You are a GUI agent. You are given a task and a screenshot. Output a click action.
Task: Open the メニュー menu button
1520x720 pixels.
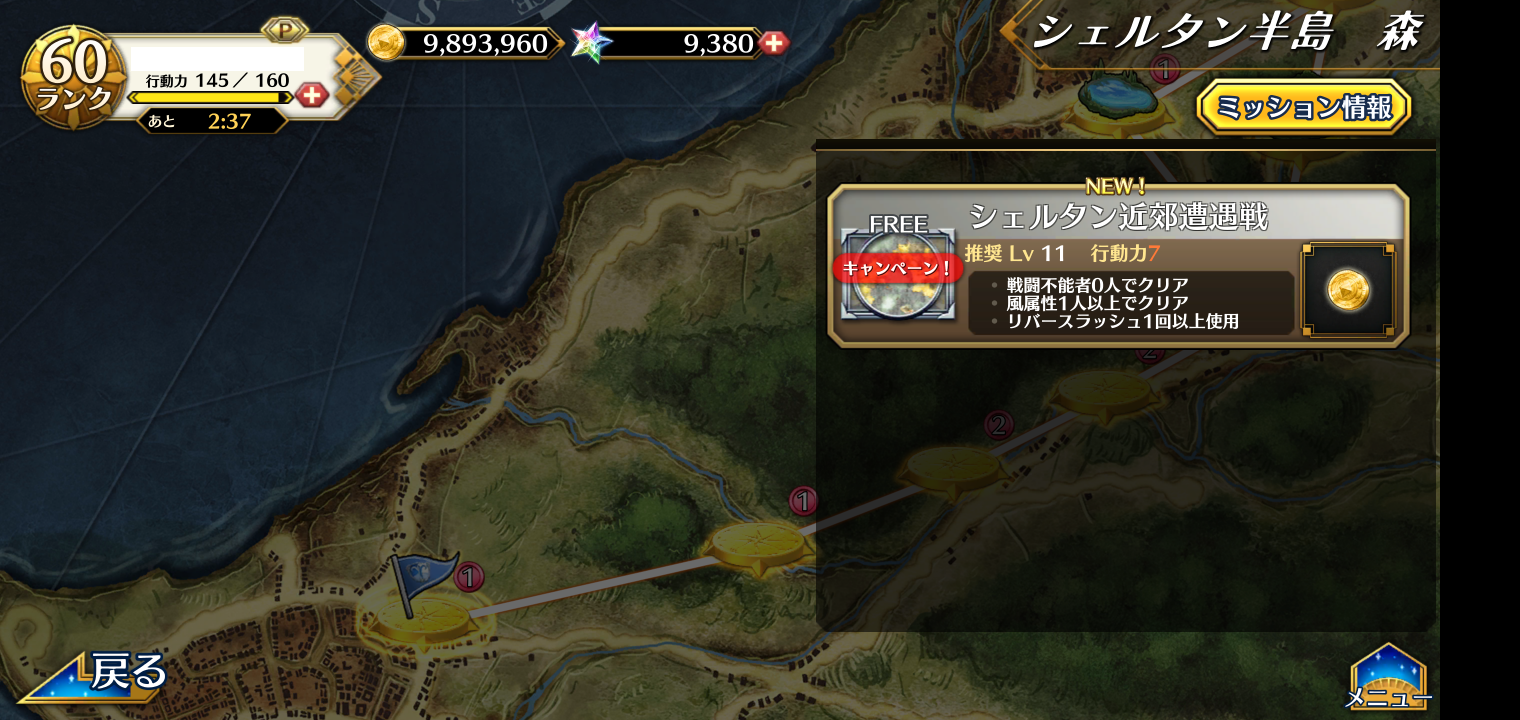click(x=1388, y=678)
